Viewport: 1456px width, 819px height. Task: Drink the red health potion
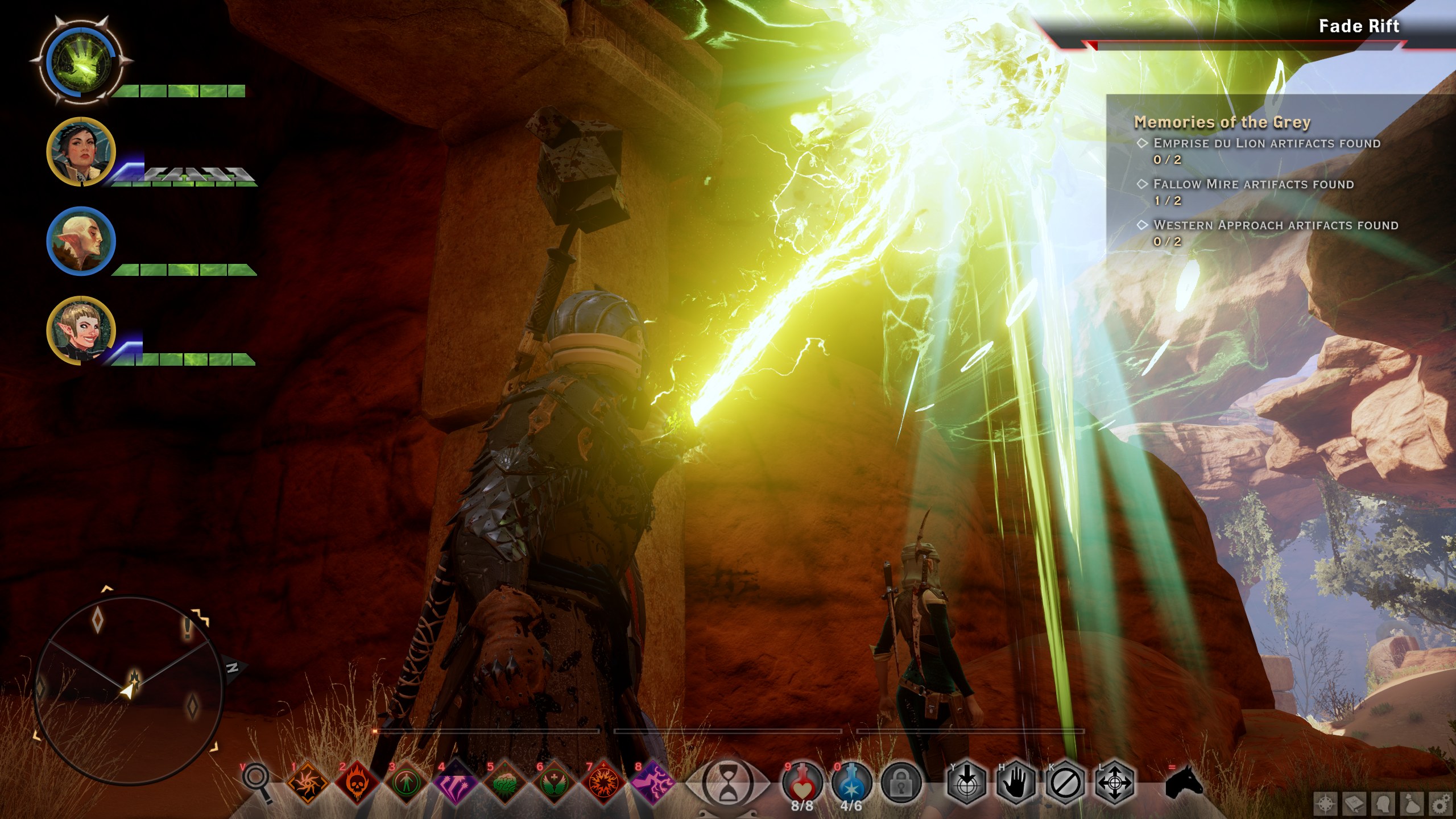pyautogui.click(x=802, y=783)
